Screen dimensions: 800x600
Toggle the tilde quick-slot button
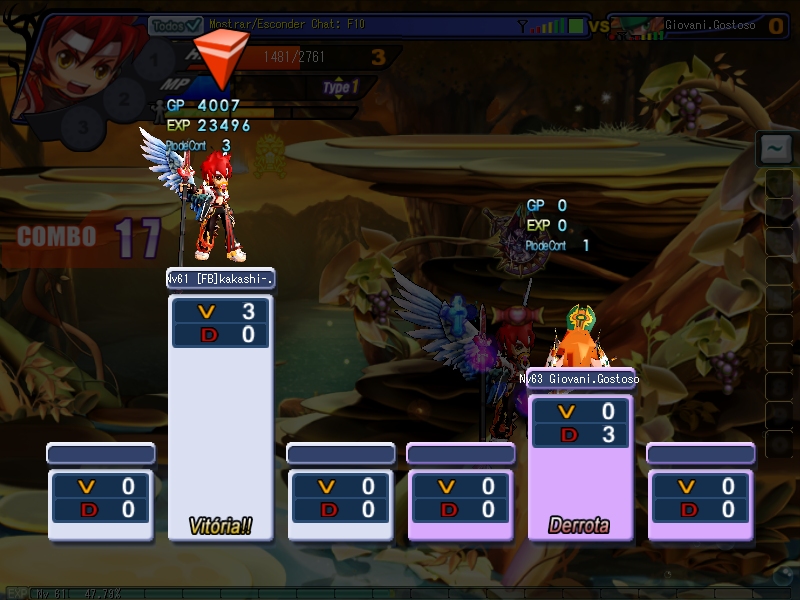[775, 149]
